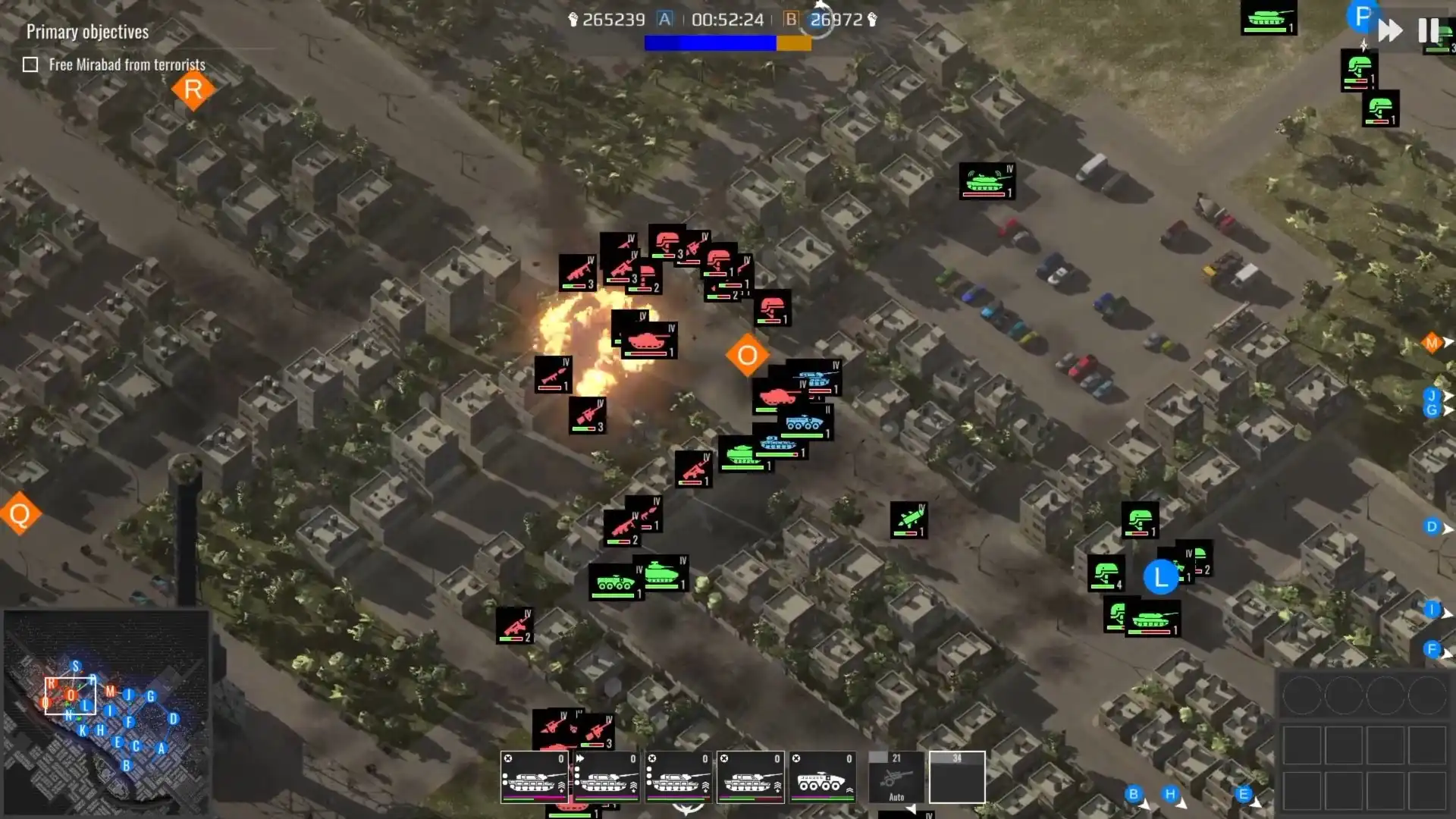The width and height of the screenshot is (1456, 819).
Task: Select the blue group marker L
Action: 1161,577
